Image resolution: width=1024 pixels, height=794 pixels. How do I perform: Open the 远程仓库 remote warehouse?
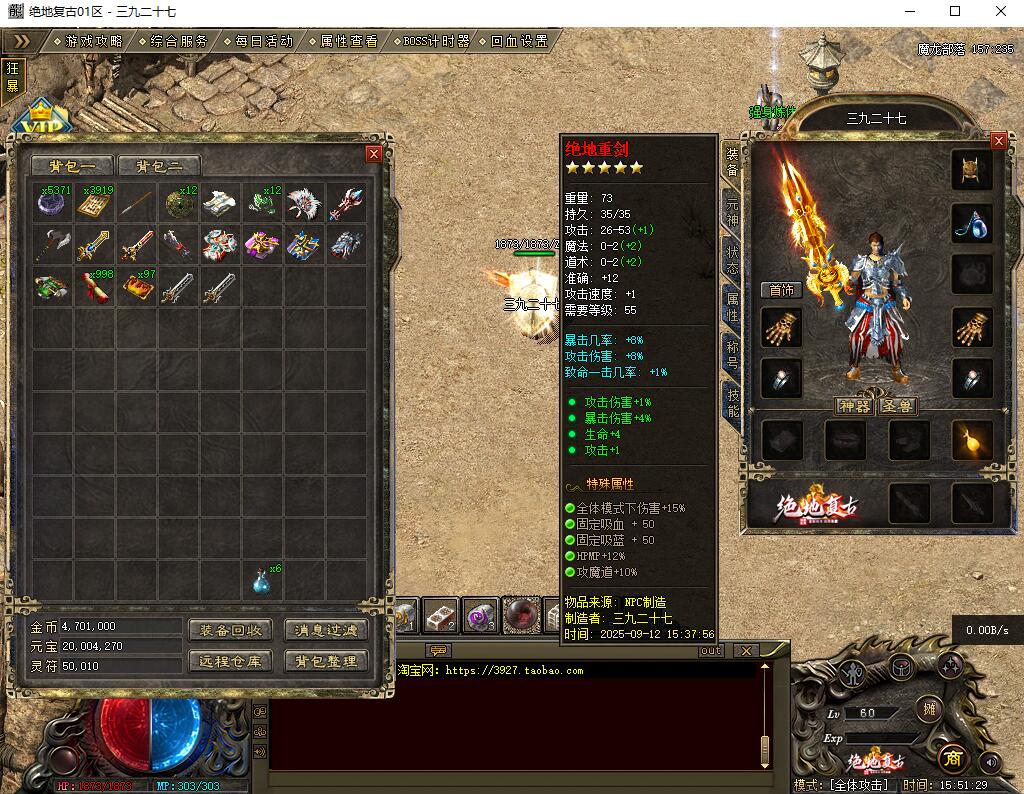pyautogui.click(x=230, y=661)
